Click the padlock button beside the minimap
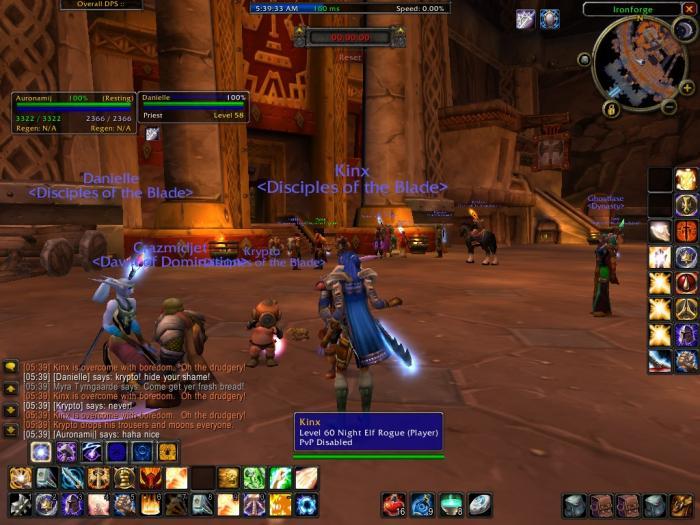Viewport: 700px width, 525px height. tap(609, 108)
